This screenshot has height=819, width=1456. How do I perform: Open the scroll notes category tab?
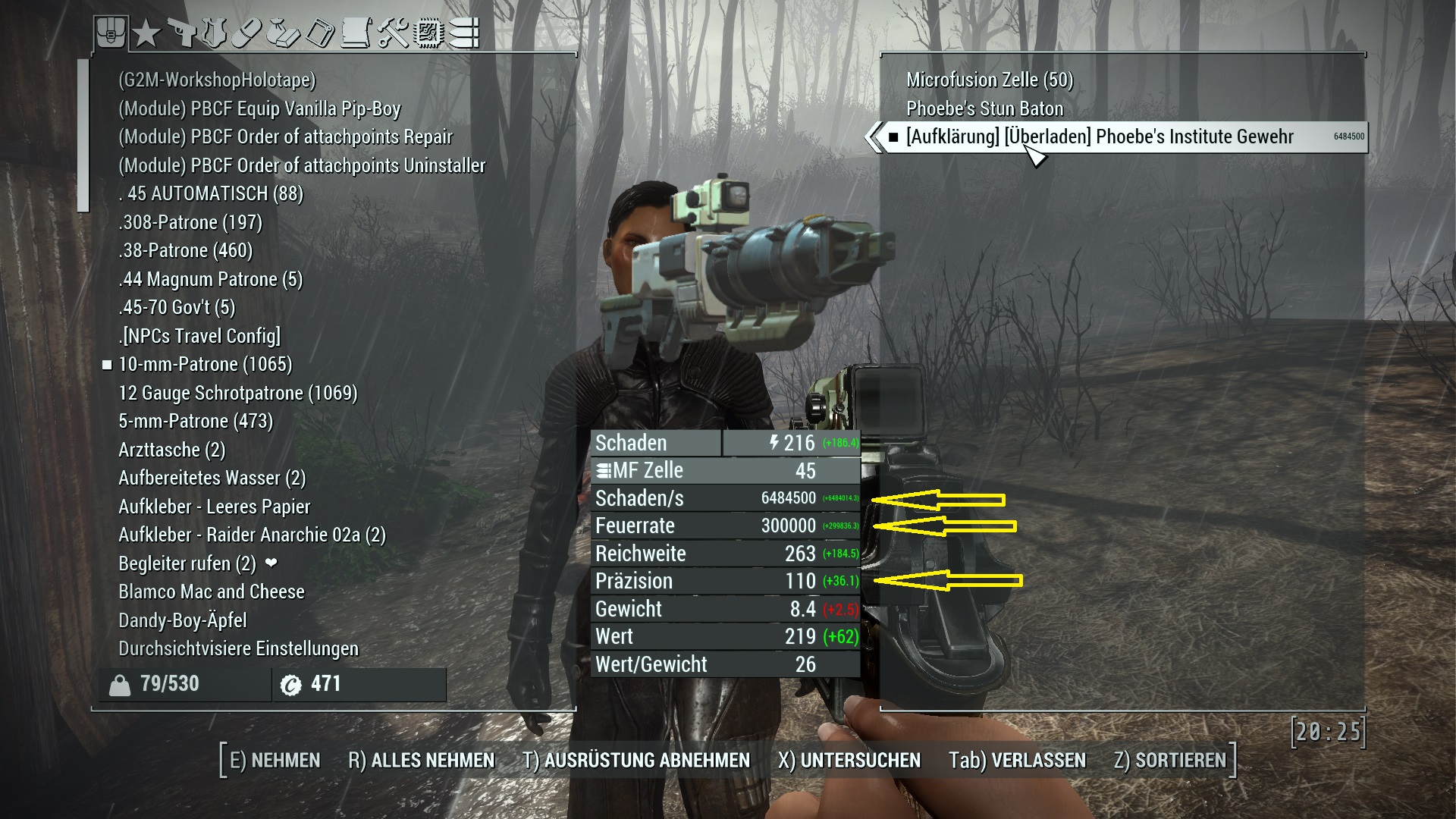coord(356,33)
